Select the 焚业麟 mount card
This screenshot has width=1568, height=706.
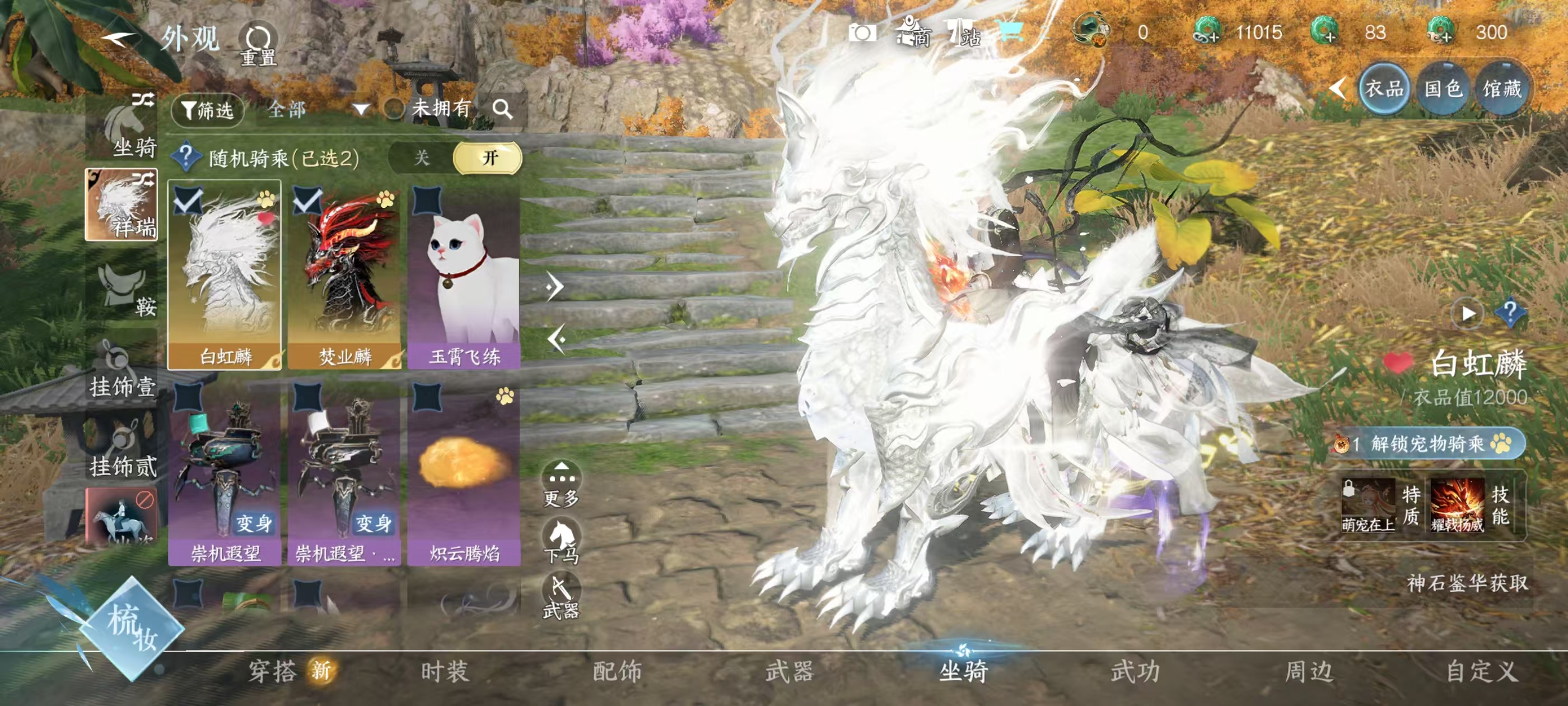pyautogui.click(x=344, y=275)
